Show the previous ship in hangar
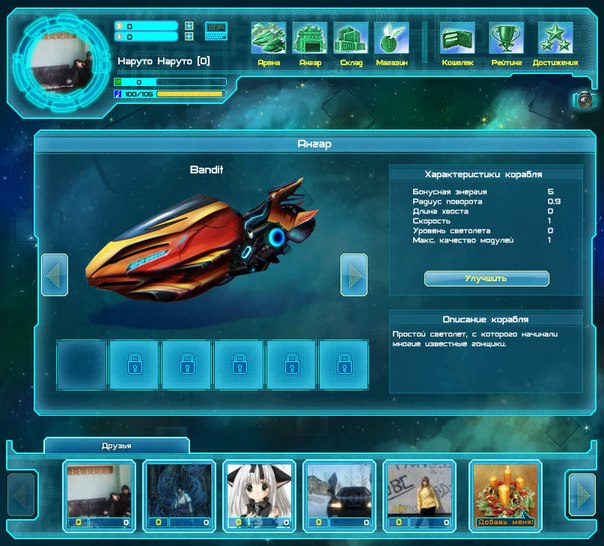This screenshot has height=546, width=604. pos(54,274)
